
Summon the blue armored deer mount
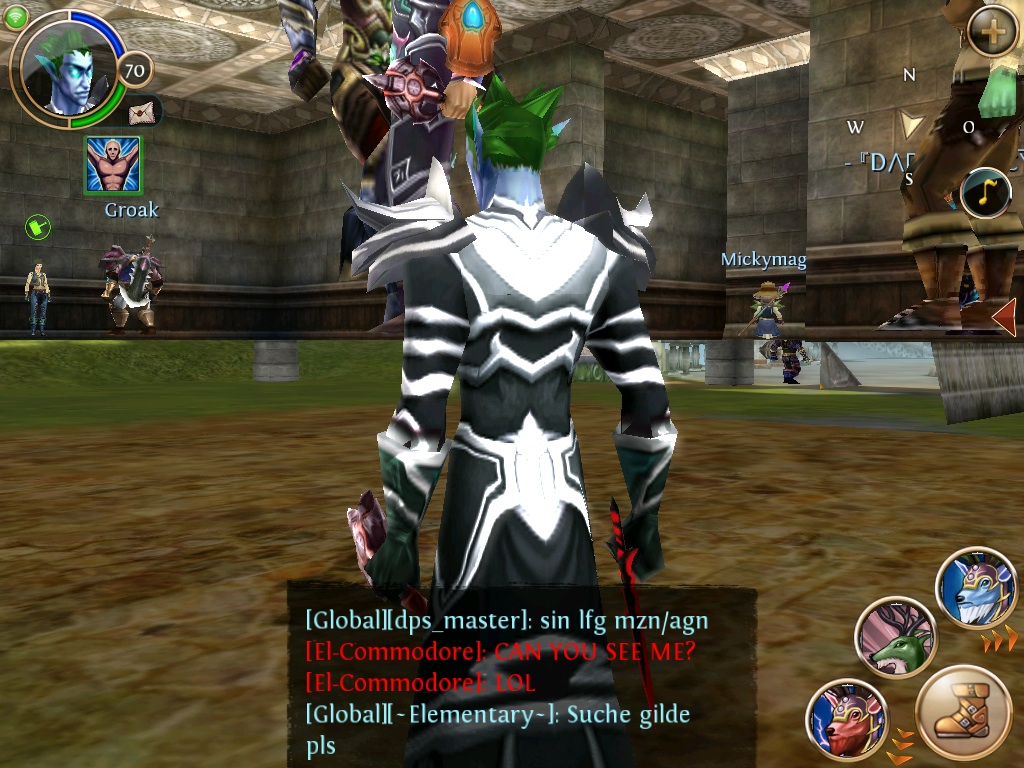point(976,588)
